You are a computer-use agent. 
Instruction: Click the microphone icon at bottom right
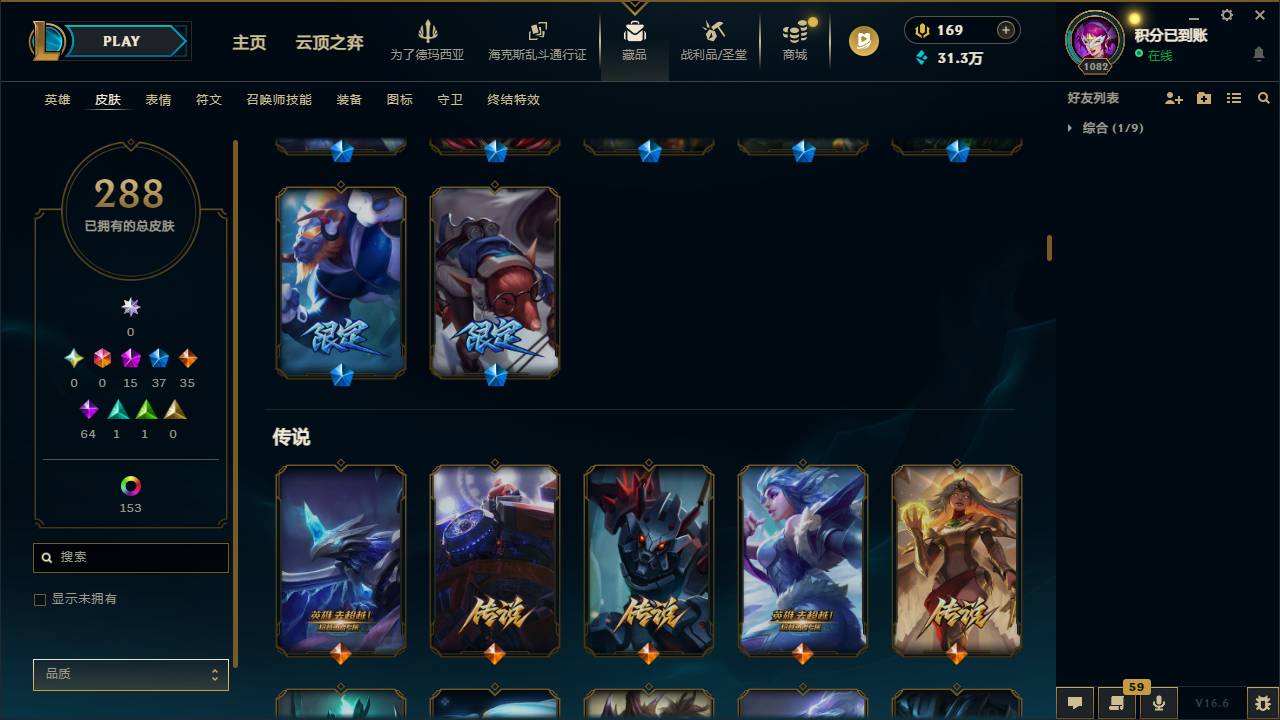point(1157,702)
